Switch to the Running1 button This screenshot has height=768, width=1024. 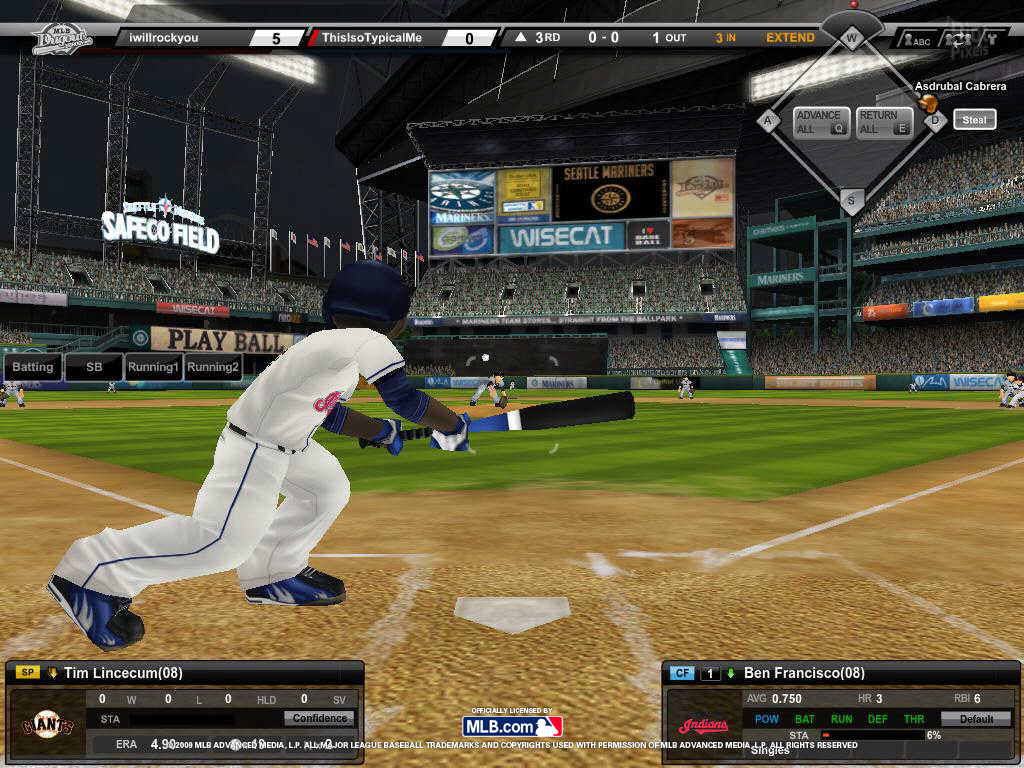point(153,367)
